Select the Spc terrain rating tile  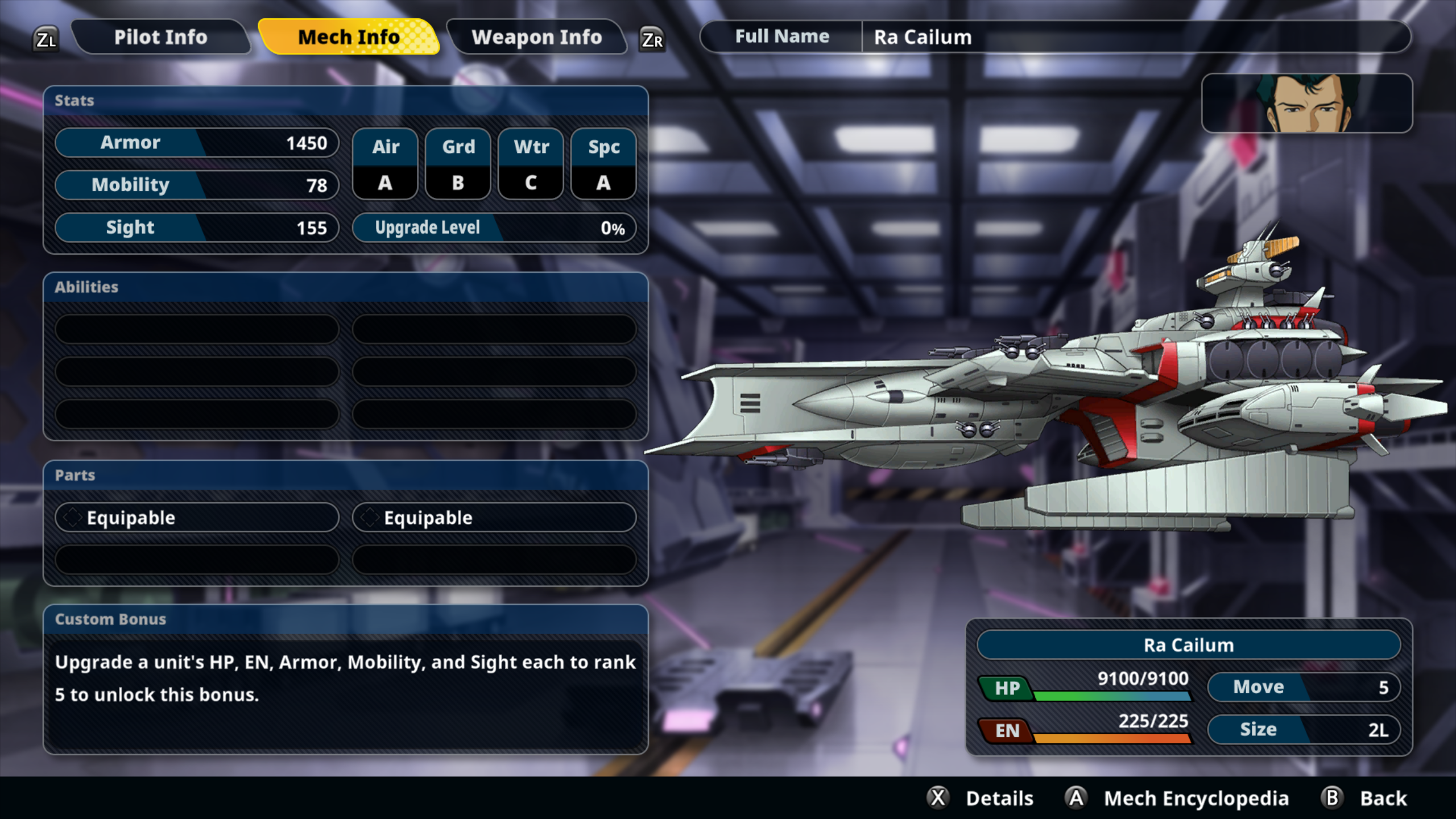(603, 164)
